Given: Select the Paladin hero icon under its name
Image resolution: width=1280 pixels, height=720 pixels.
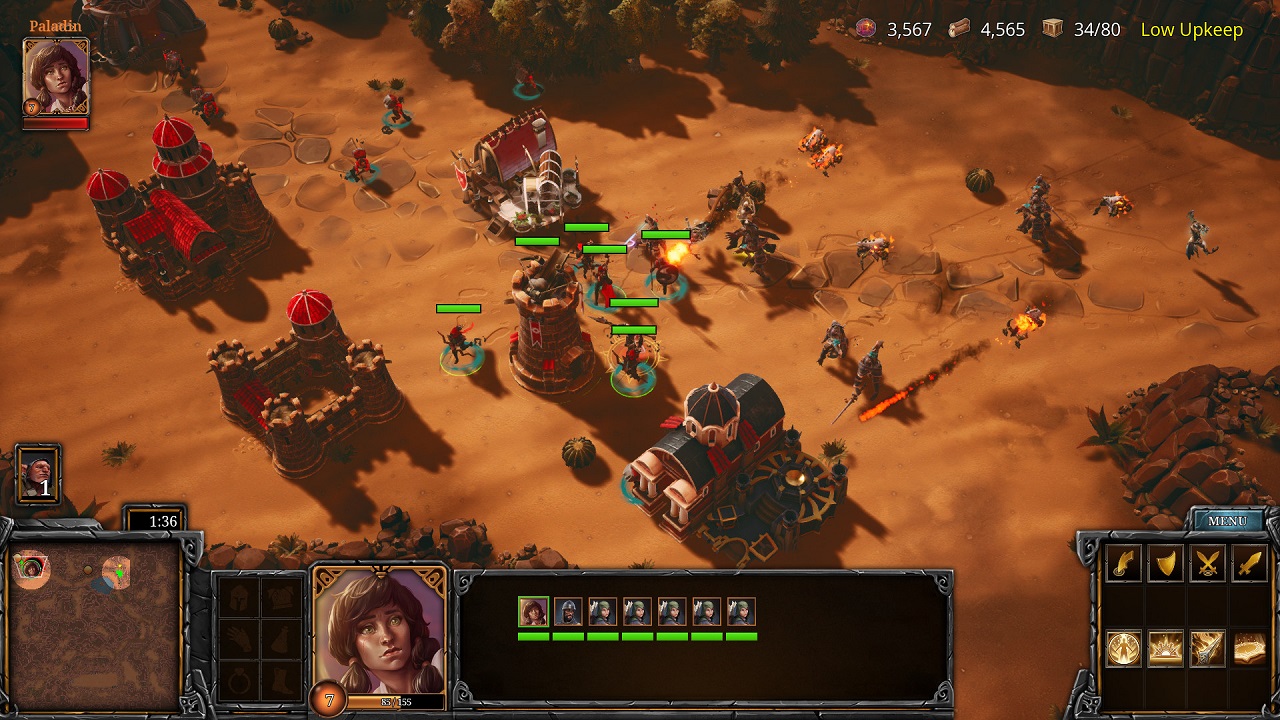Looking at the screenshot, I should pyautogui.click(x=56, y=79).
